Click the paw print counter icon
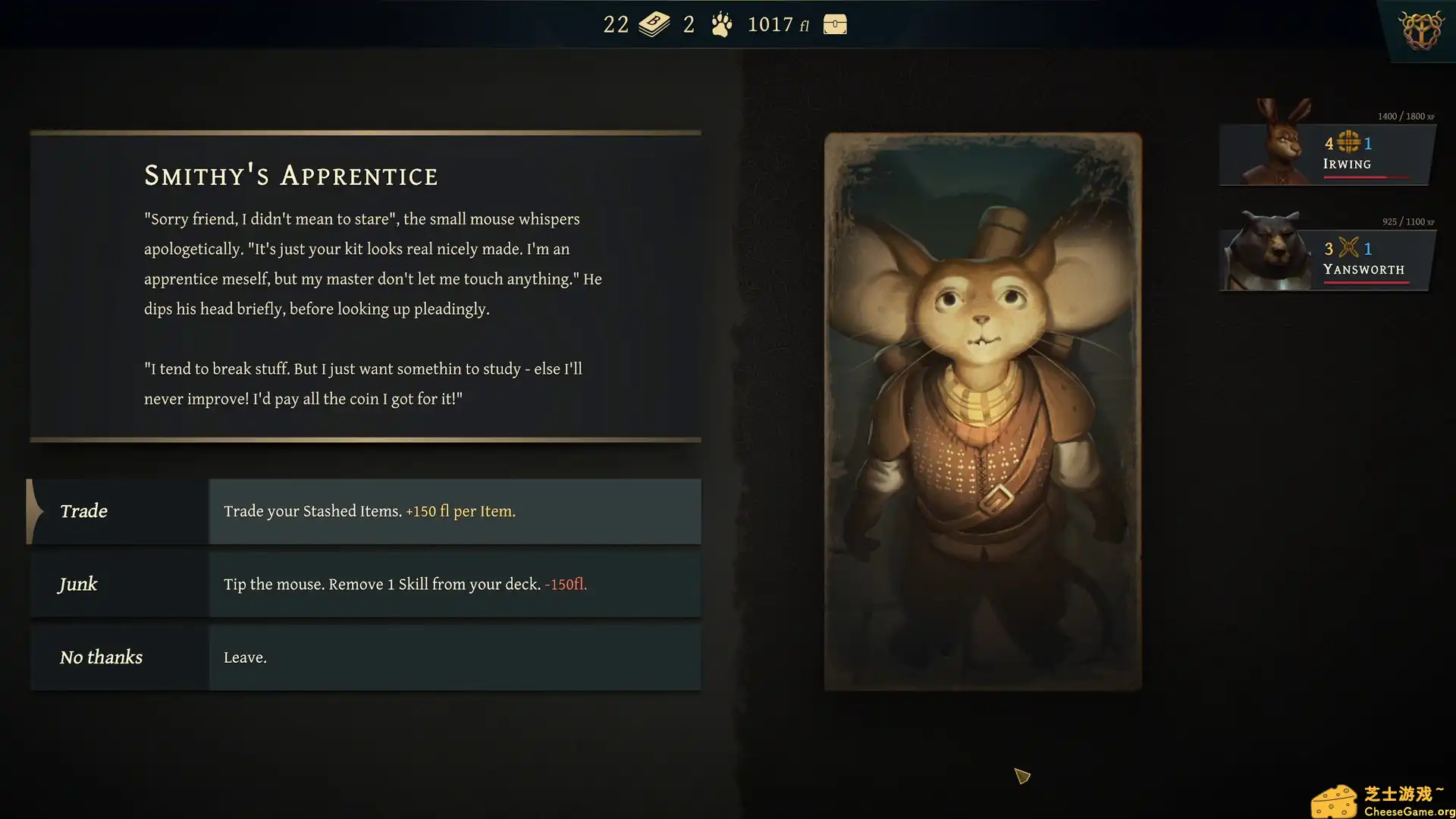Viewport: 1456px width, 819px height. tap(721, 25)
